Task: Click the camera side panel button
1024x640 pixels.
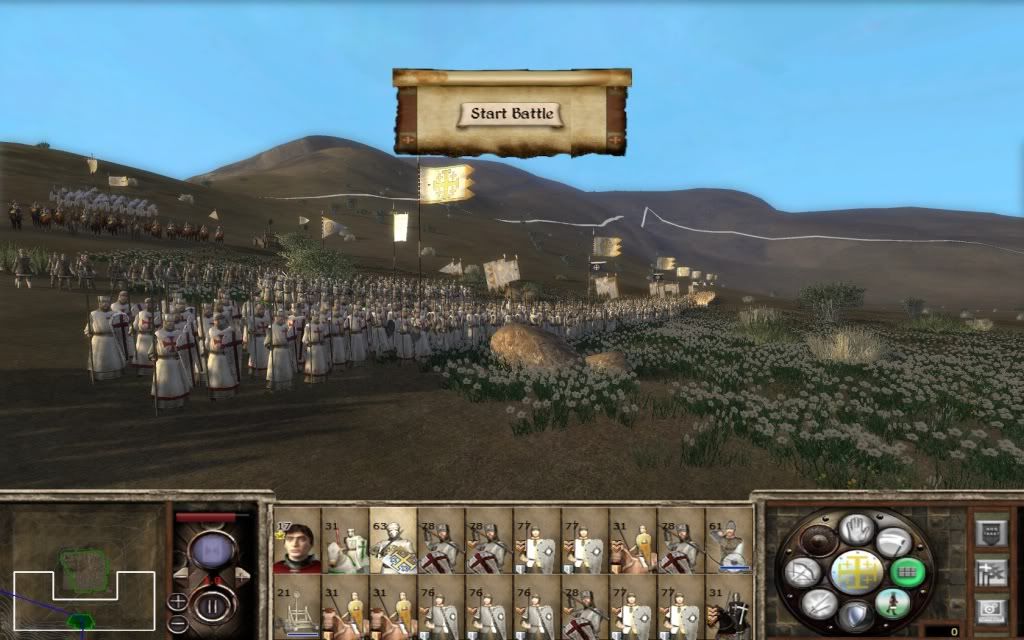Action: click(991, 609)
